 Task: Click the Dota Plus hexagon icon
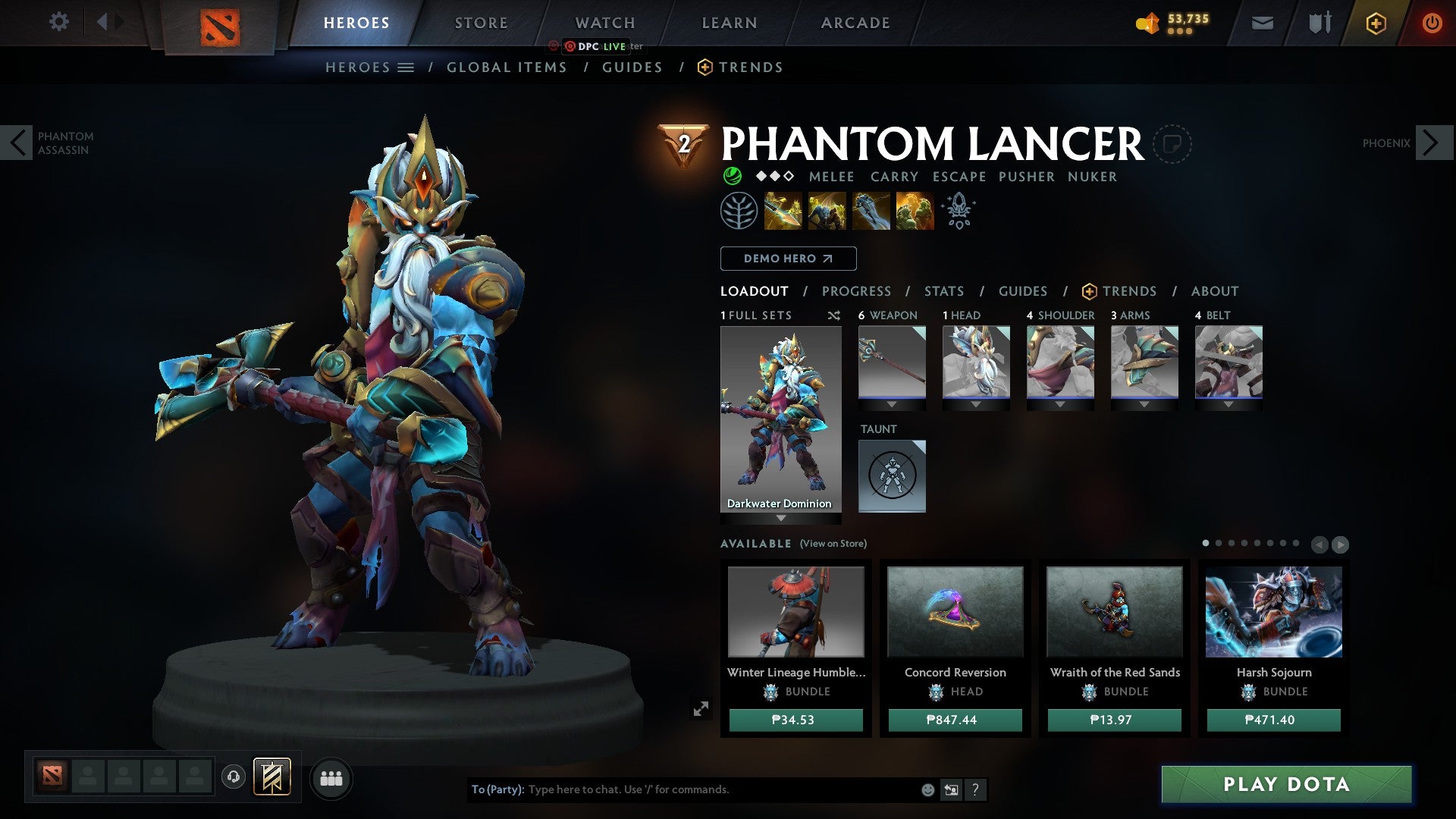(x=1376, y=23)
